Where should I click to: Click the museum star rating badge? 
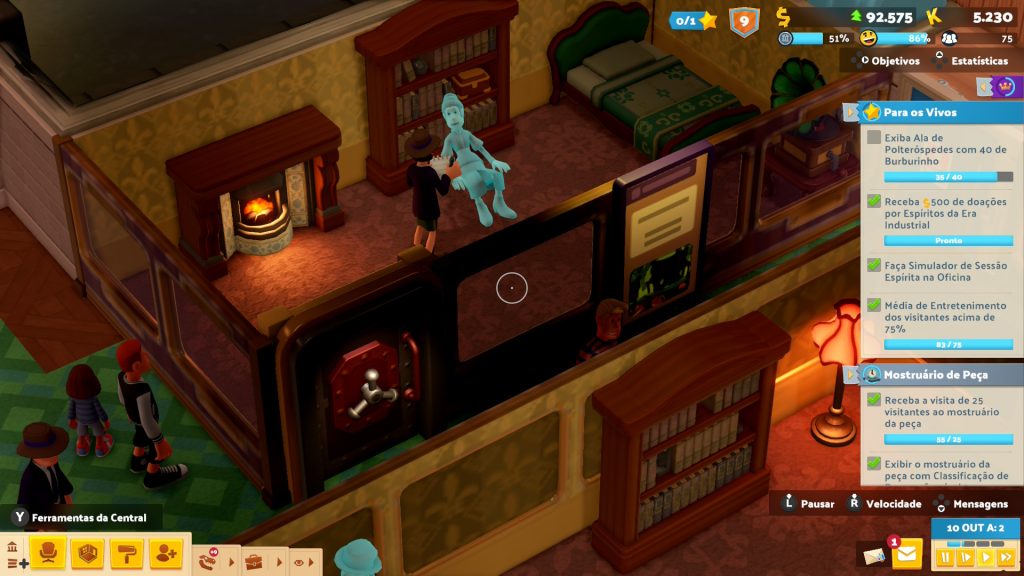tap(695, 20)
